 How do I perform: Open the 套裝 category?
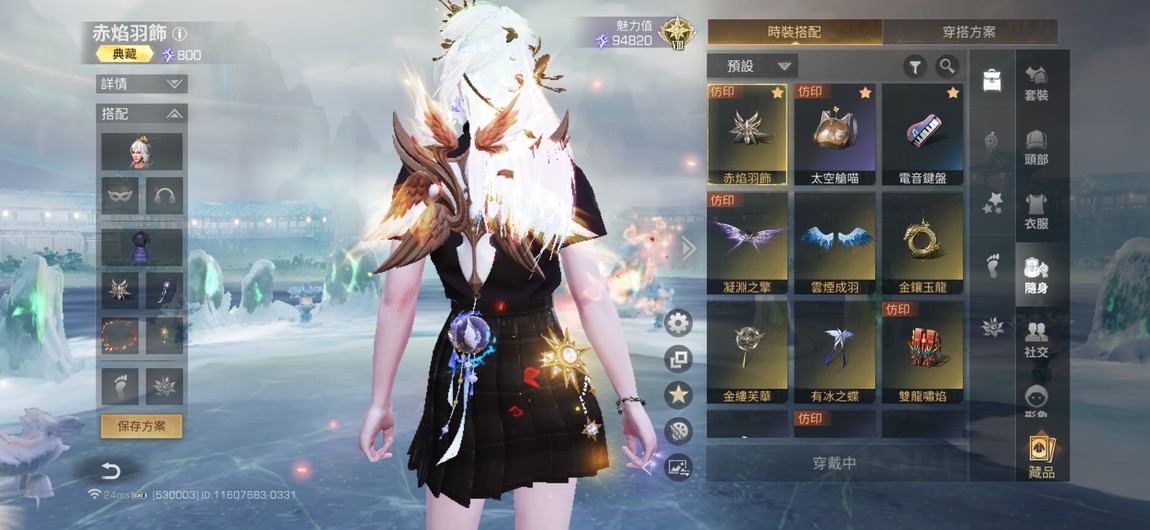1036,83
